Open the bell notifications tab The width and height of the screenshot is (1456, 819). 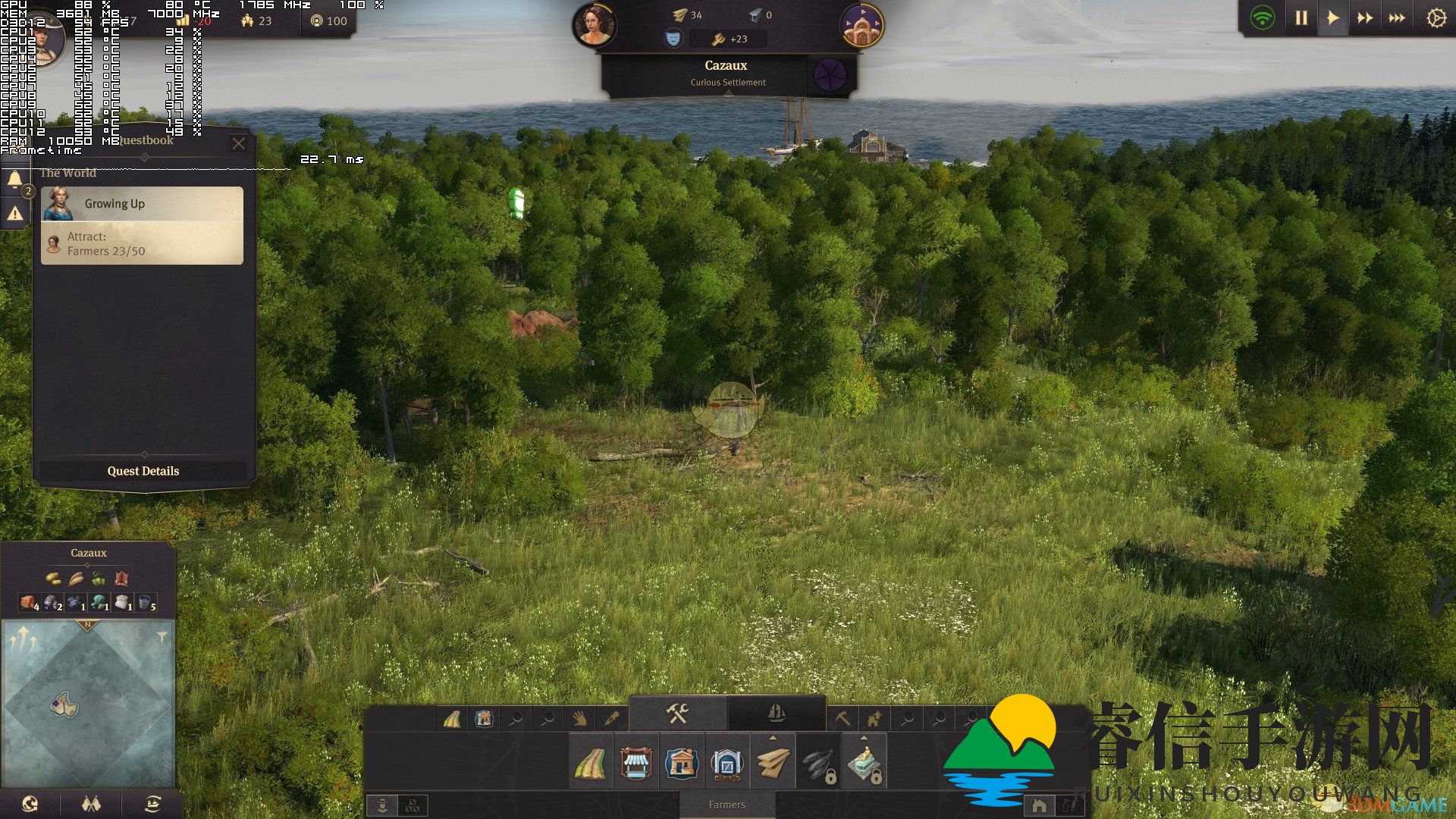pos(14,180)
